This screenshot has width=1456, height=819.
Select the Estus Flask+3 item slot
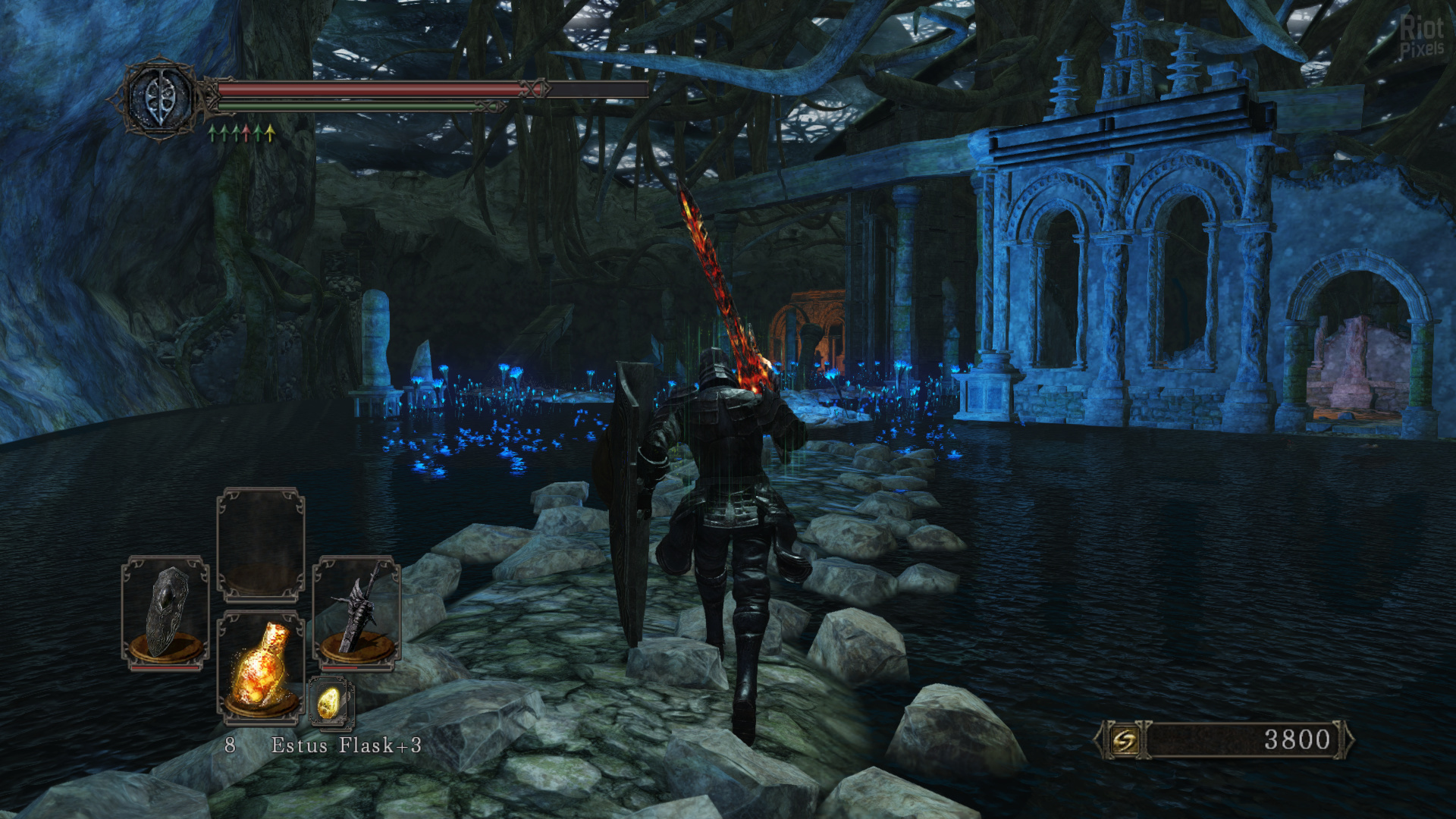(x=261, y=665)
